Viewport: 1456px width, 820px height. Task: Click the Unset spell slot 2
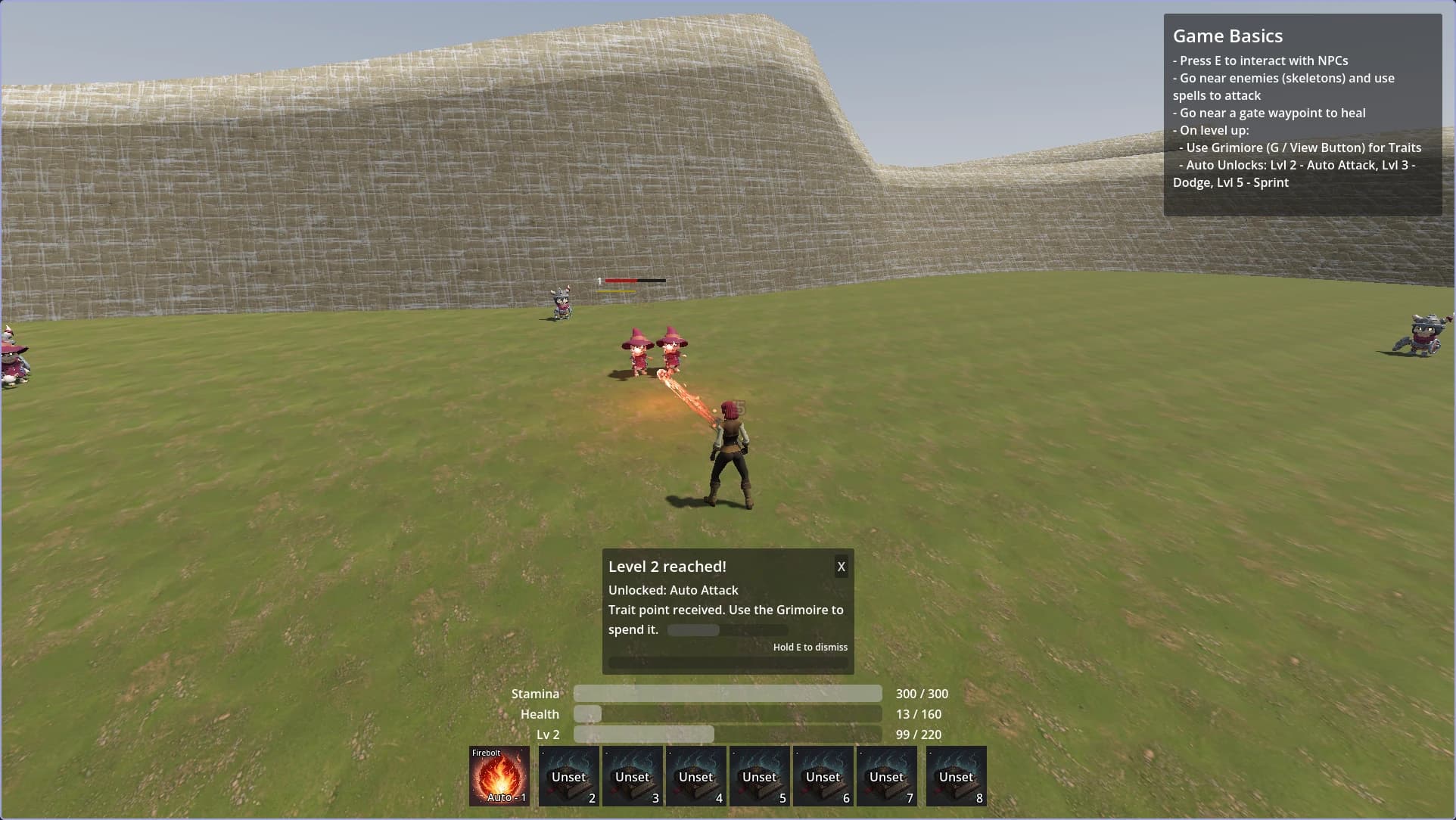569,776
